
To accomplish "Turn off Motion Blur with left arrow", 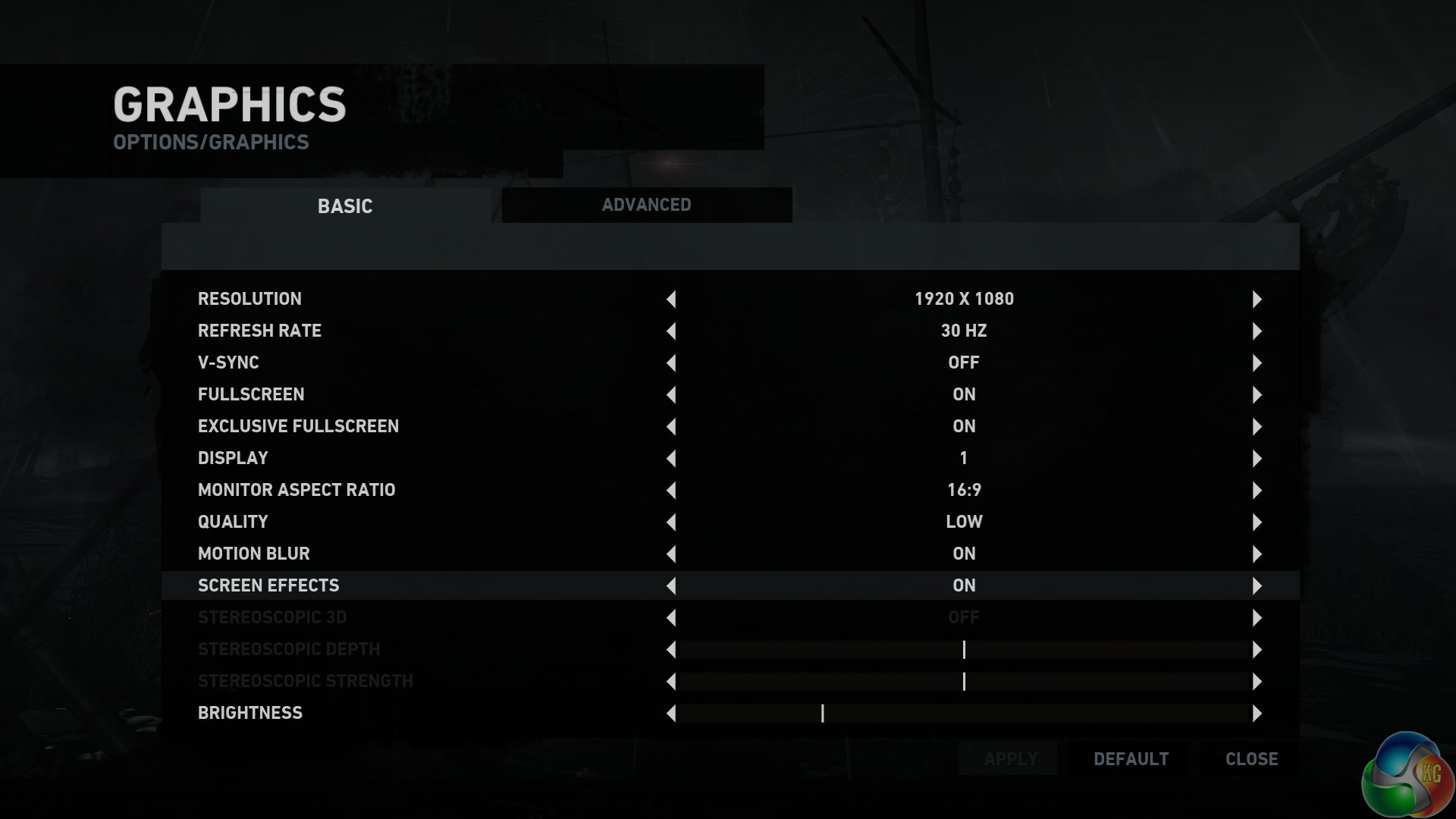I will [671, 554].
